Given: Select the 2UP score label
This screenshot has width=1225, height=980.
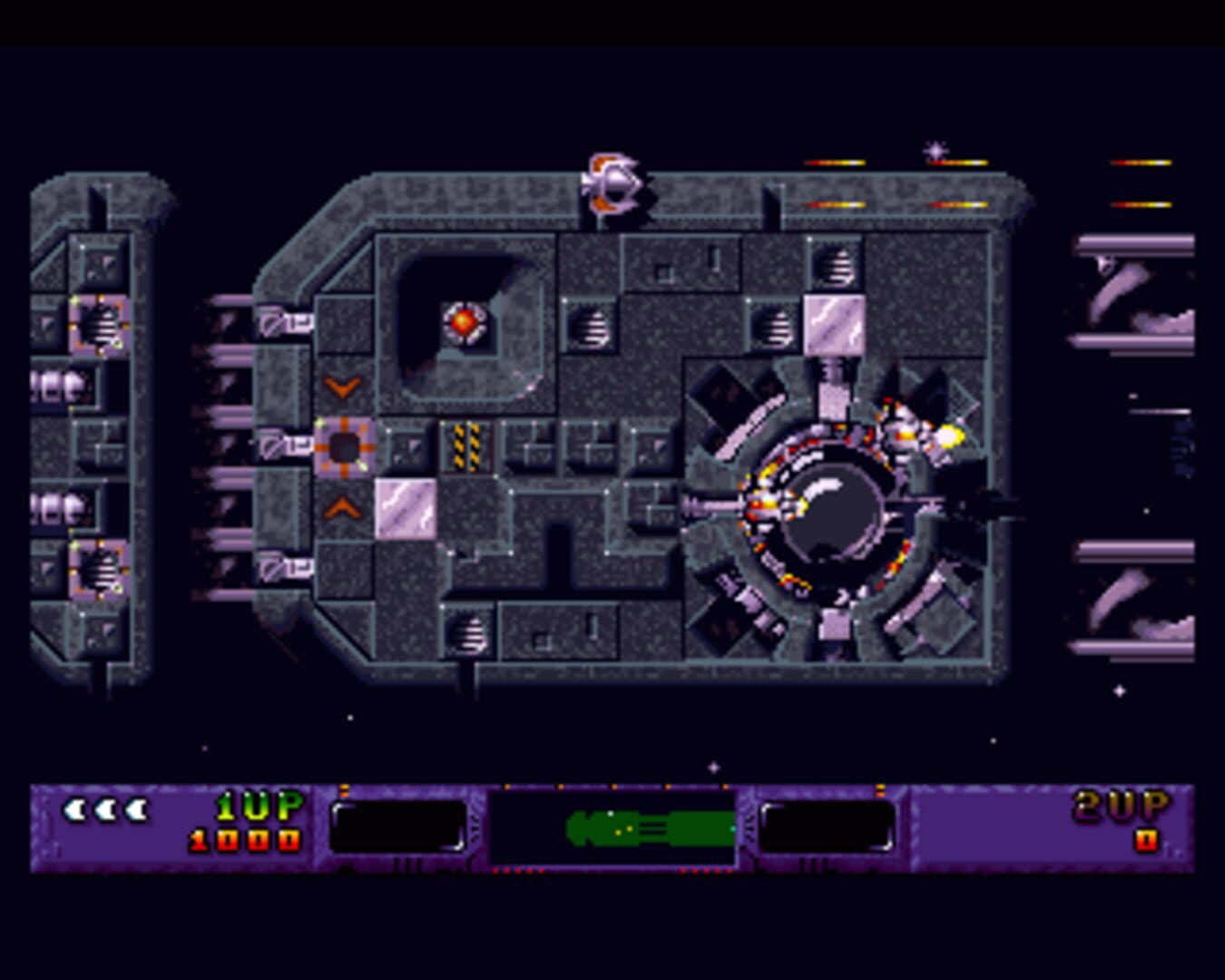Looking at the screenshot, I should [1121, 803].
